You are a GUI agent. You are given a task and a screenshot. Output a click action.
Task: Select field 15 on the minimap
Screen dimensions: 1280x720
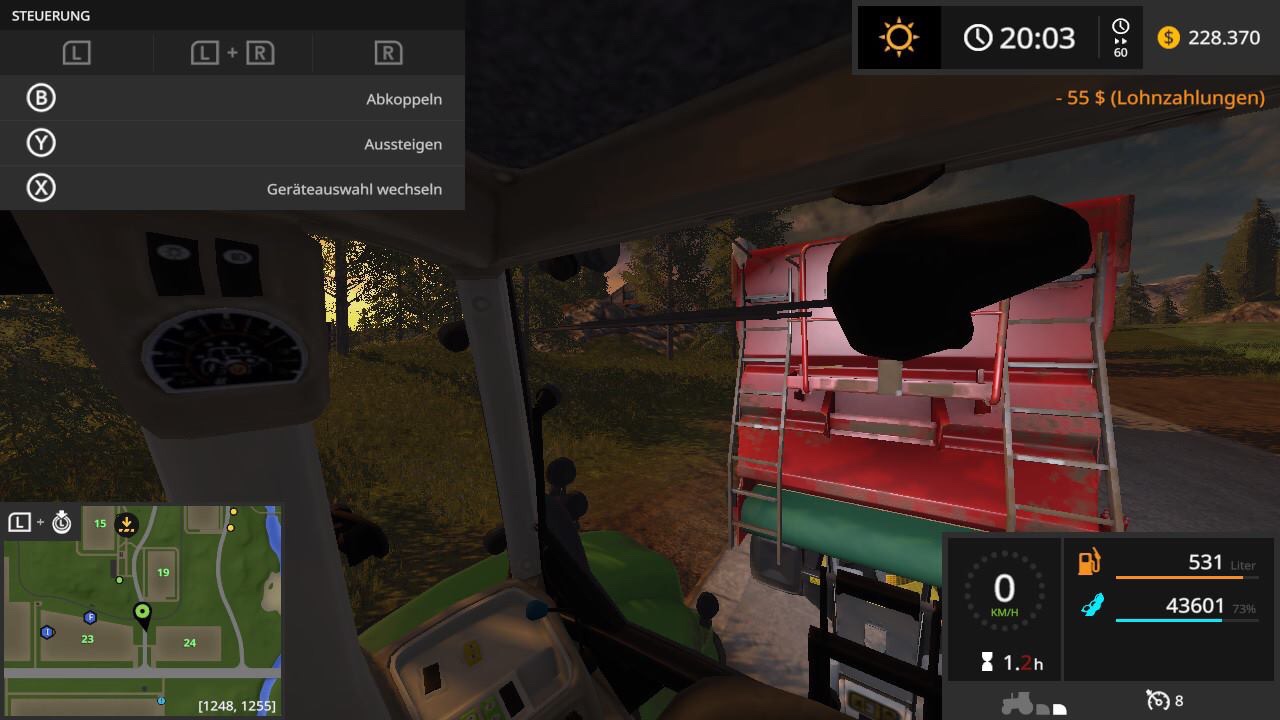tap(100, 523)
